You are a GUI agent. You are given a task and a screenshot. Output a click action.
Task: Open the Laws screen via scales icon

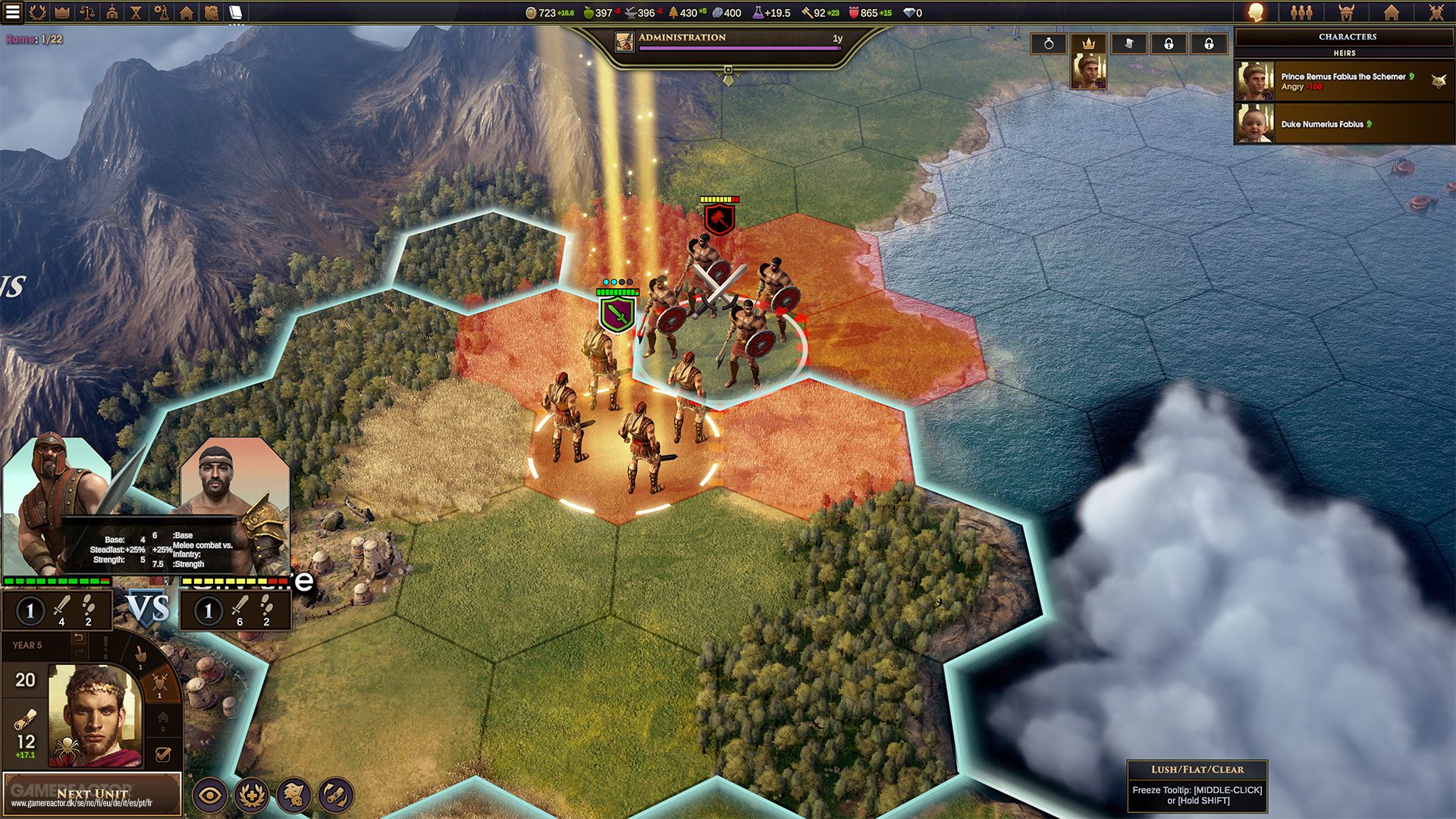pos(86,13)
